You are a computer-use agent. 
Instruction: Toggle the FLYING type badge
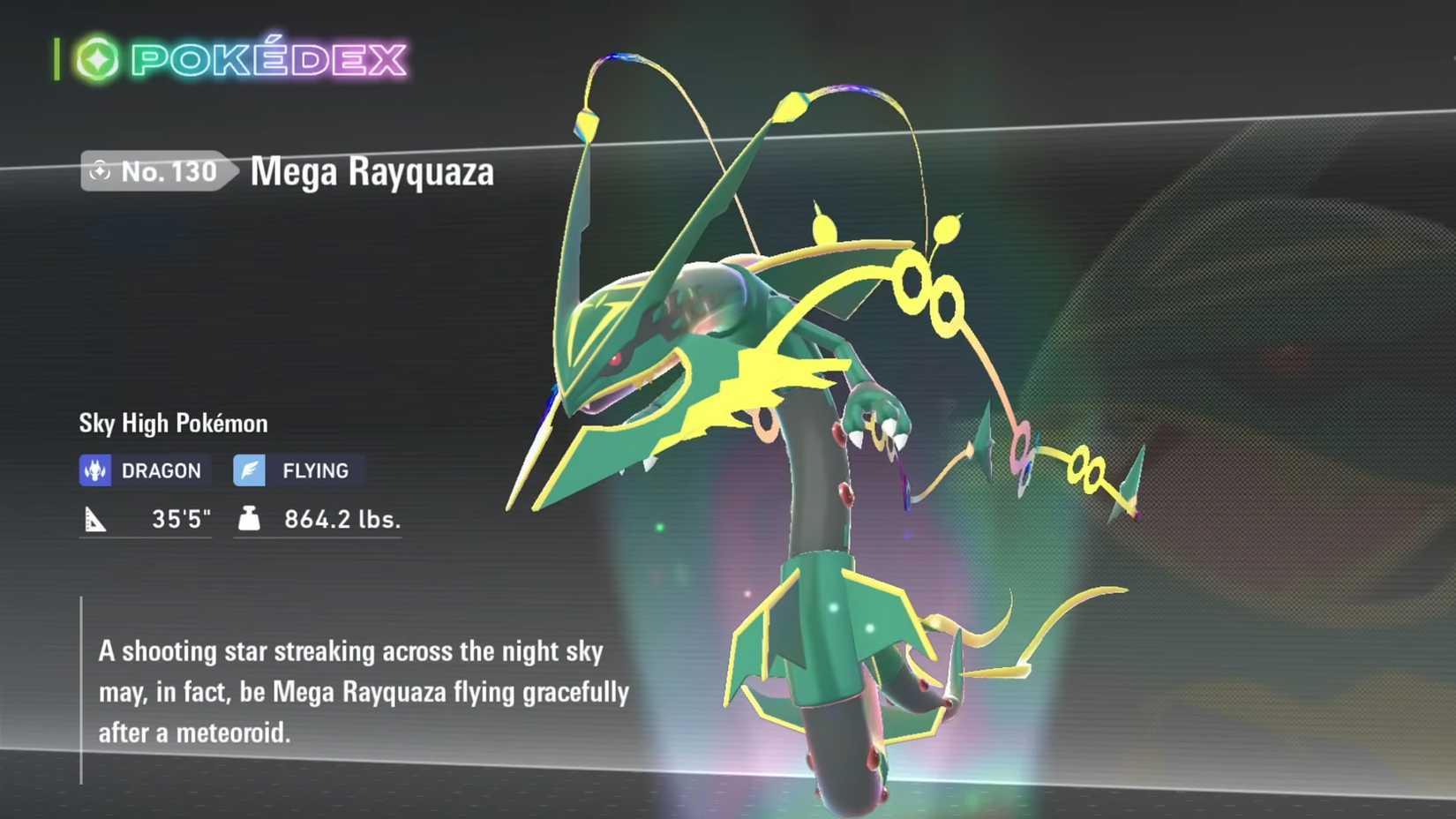[294, 470]
